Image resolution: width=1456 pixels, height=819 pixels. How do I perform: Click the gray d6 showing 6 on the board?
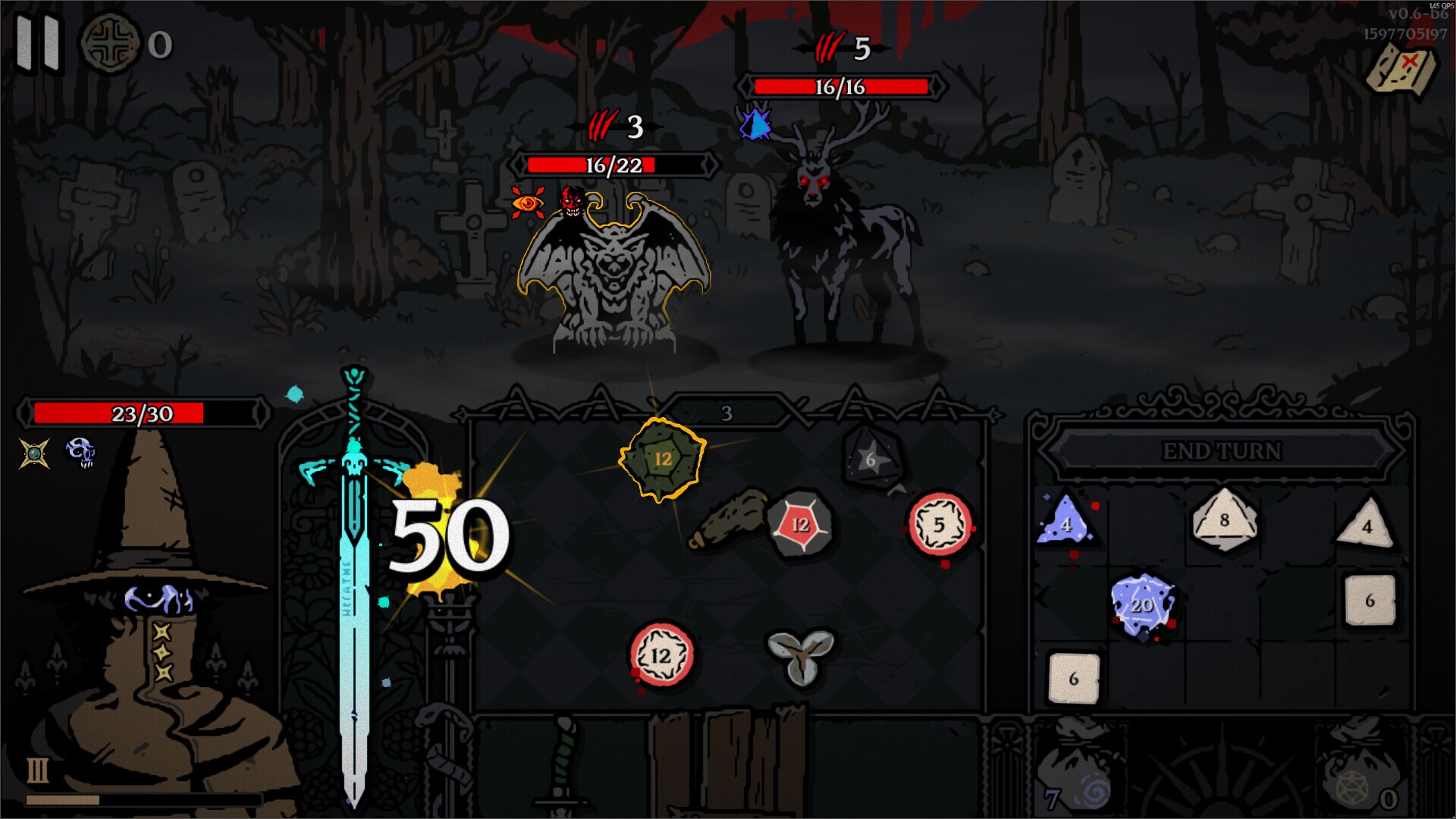[x=870, y=459]
